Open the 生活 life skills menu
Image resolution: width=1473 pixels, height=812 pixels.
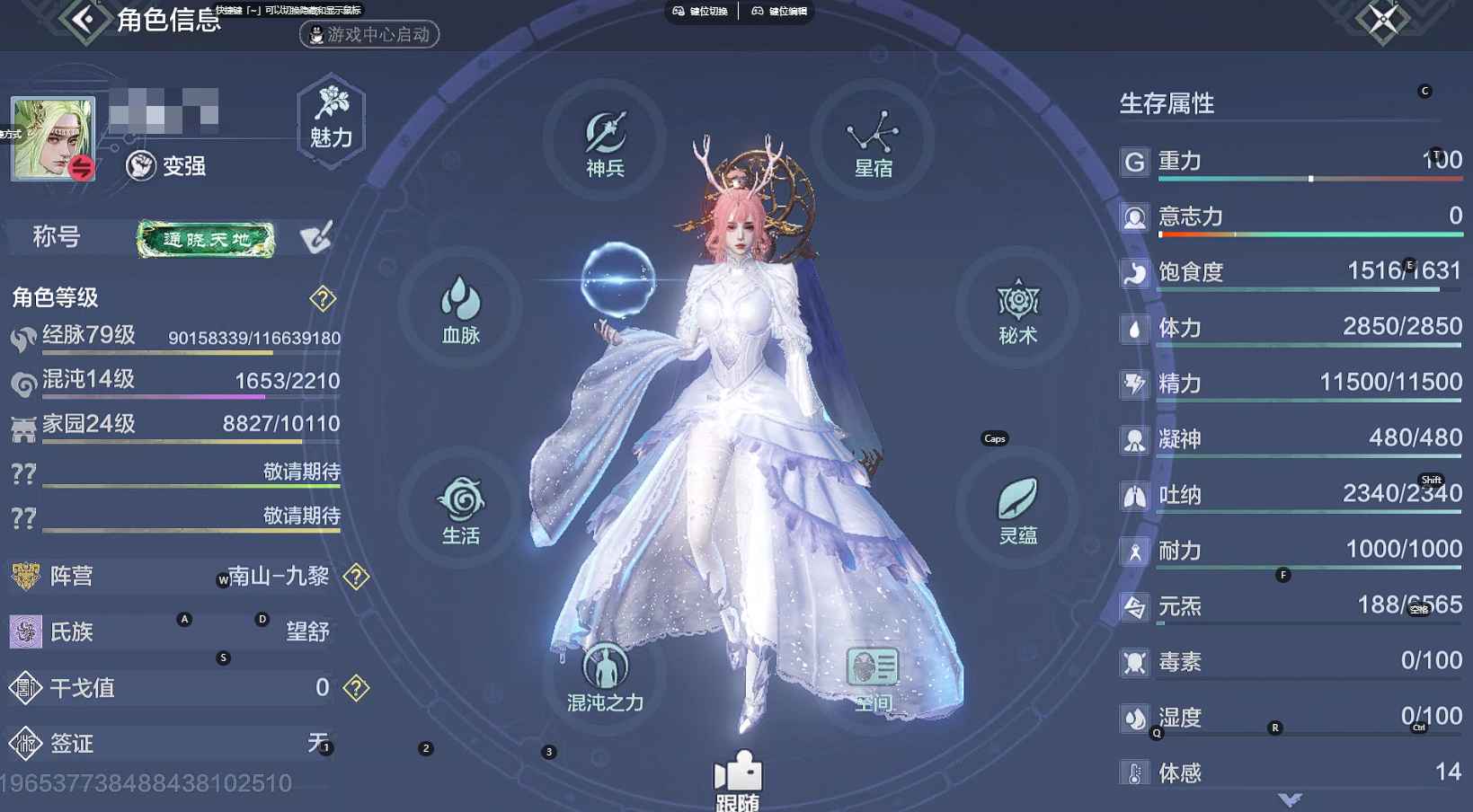(460, 509)
